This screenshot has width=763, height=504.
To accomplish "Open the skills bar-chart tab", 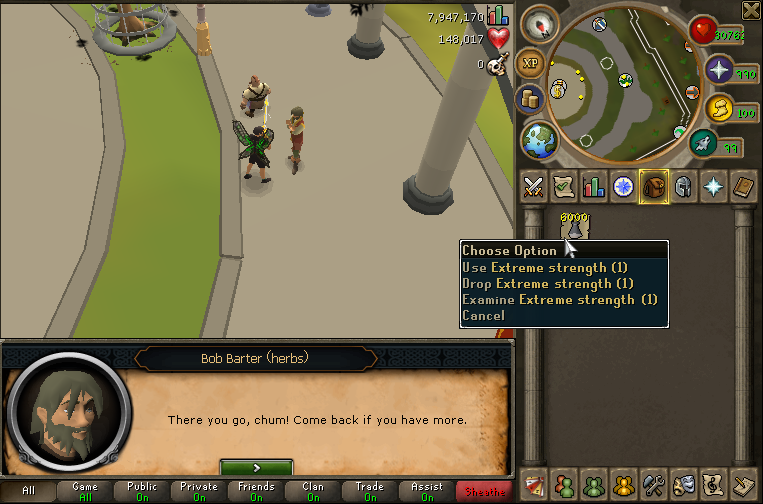I will (x=594, y=187).
